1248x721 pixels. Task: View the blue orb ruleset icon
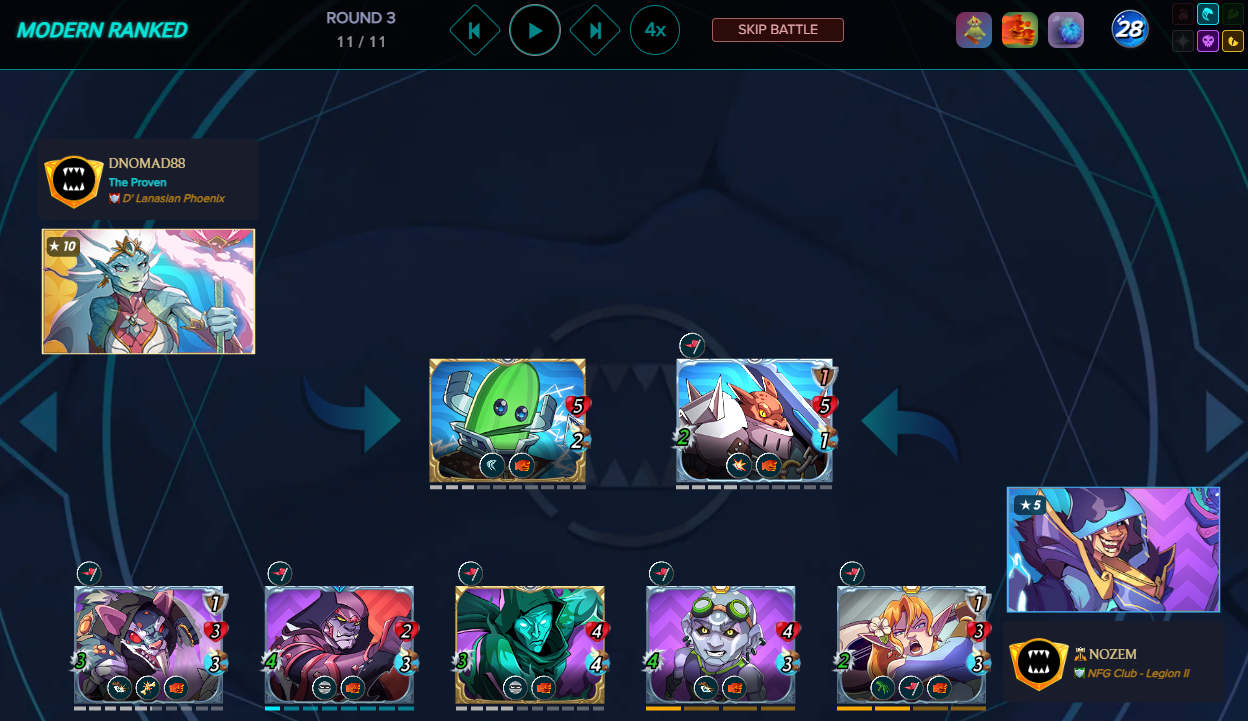pyautogui.click(x=1066, y=30)
